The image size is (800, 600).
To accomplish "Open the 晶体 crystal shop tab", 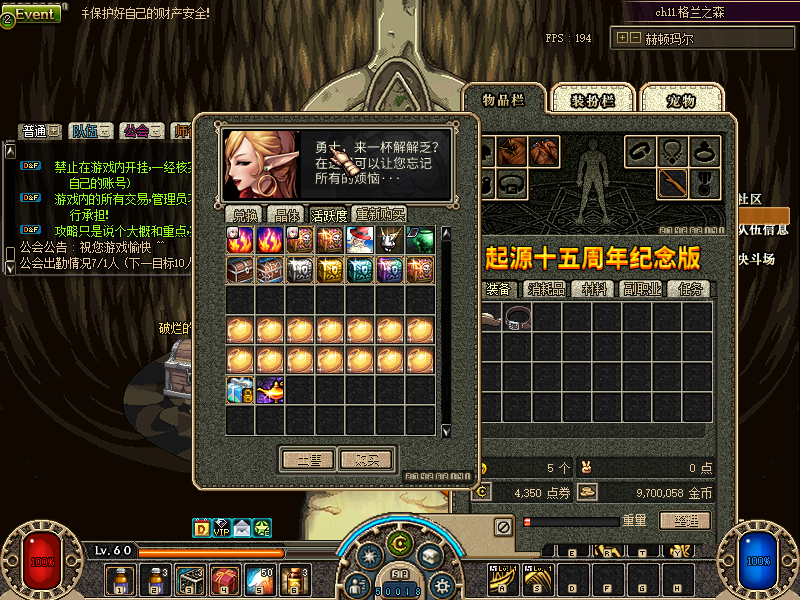I will (x=288, y=214).
